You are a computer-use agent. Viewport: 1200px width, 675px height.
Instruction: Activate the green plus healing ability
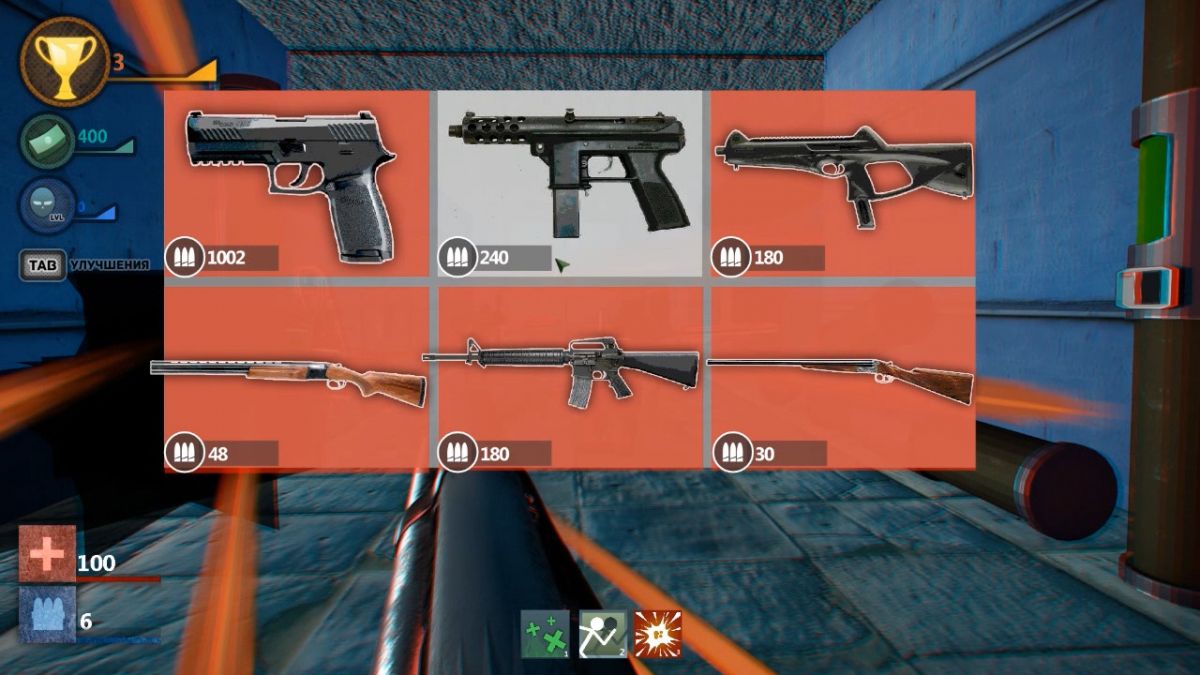click(545, 634)
